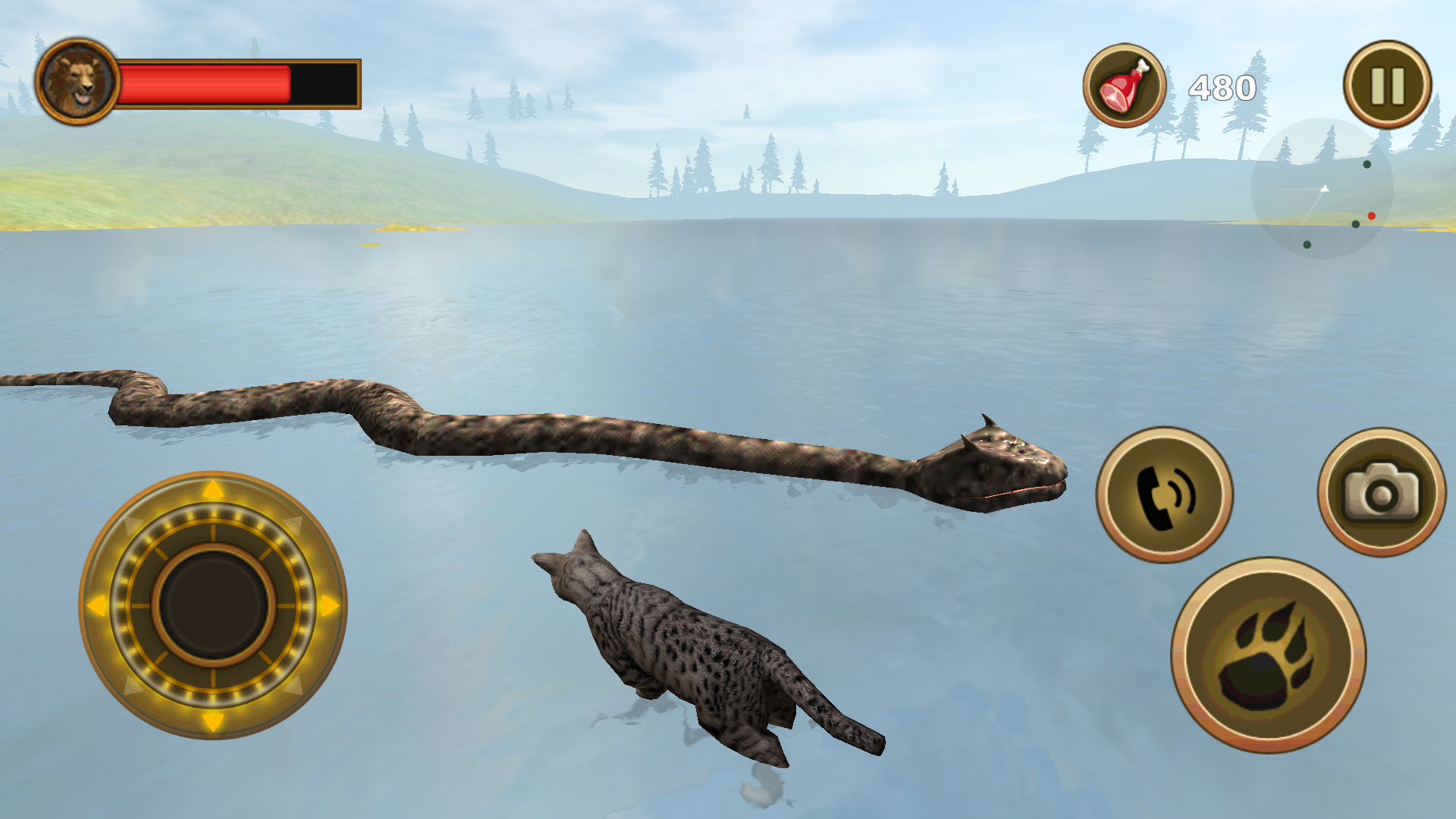This screenshot has height=819, width=1456.
Task: Open the camera photo mode
Action: click(x=1380, y=493)
